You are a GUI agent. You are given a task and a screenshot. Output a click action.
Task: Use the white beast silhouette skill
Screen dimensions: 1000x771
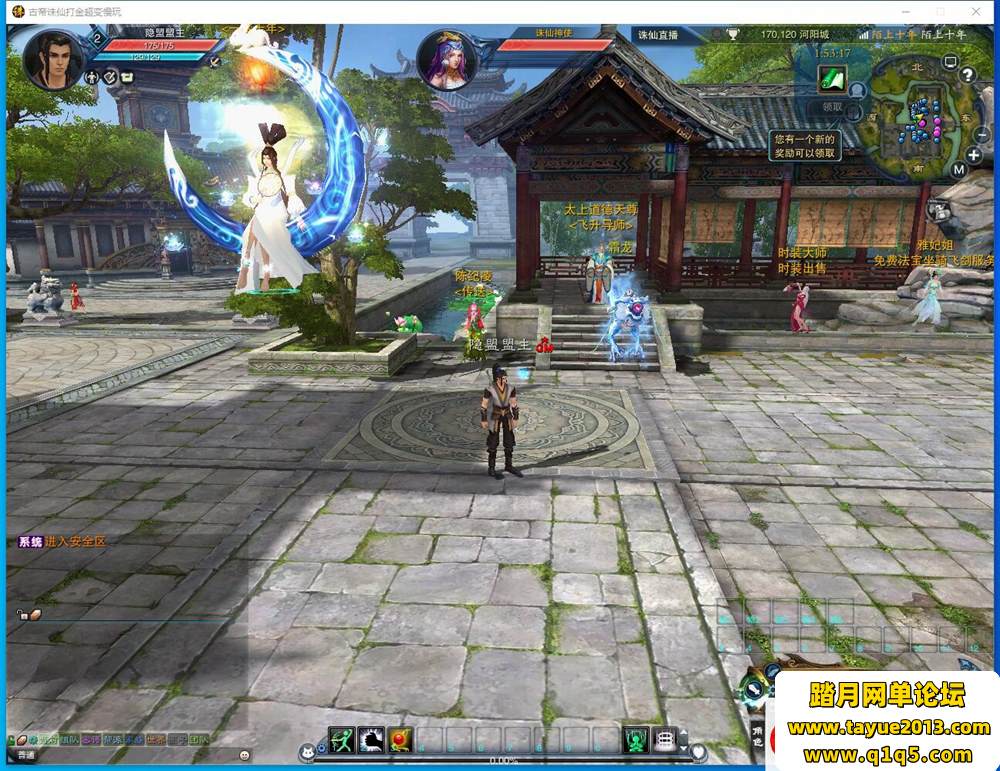(x=371, y=740)
